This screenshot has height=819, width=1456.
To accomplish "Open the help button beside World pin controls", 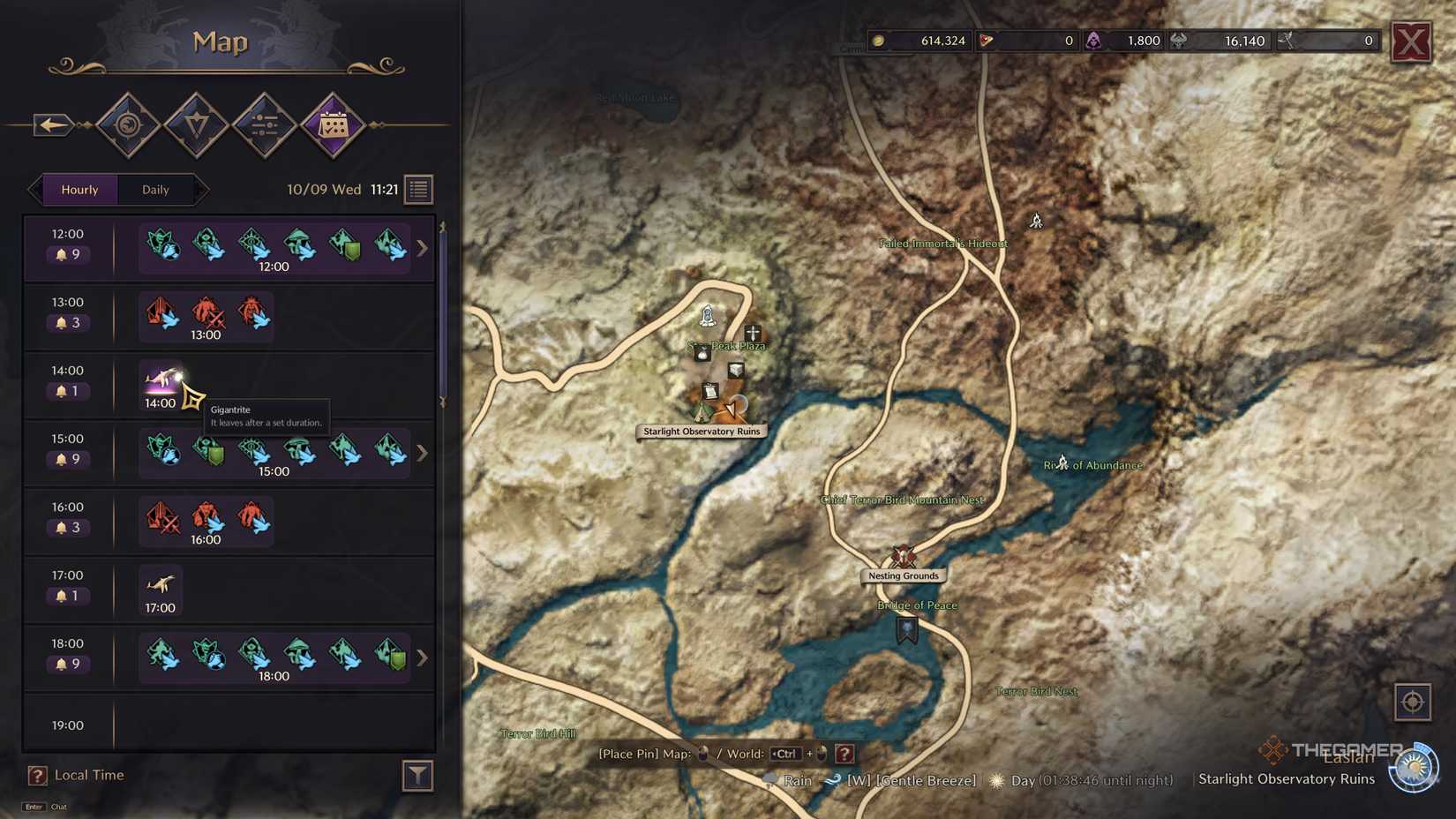I will 845,754.
